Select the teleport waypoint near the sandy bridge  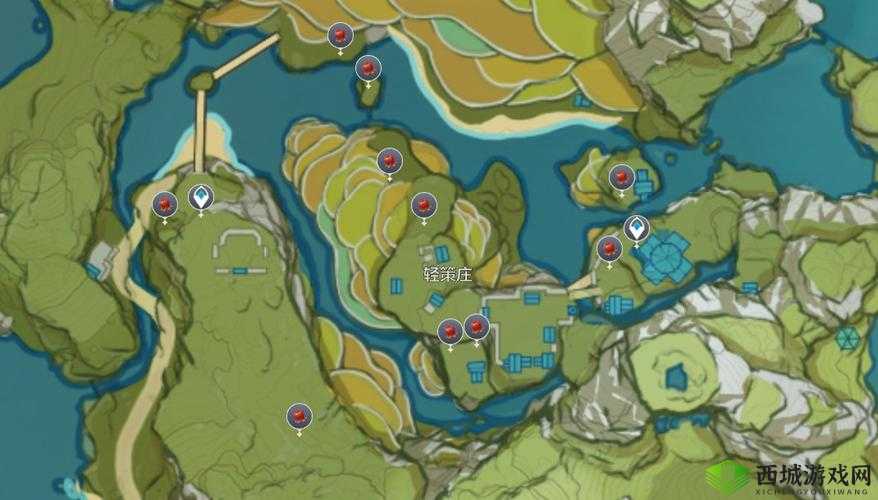tap(201, 197)
